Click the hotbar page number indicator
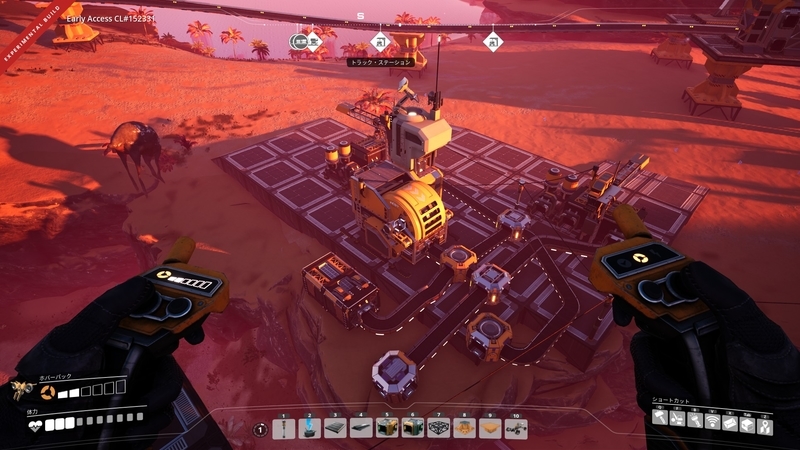This screenshot has width=800, height=450. [260, 429]
